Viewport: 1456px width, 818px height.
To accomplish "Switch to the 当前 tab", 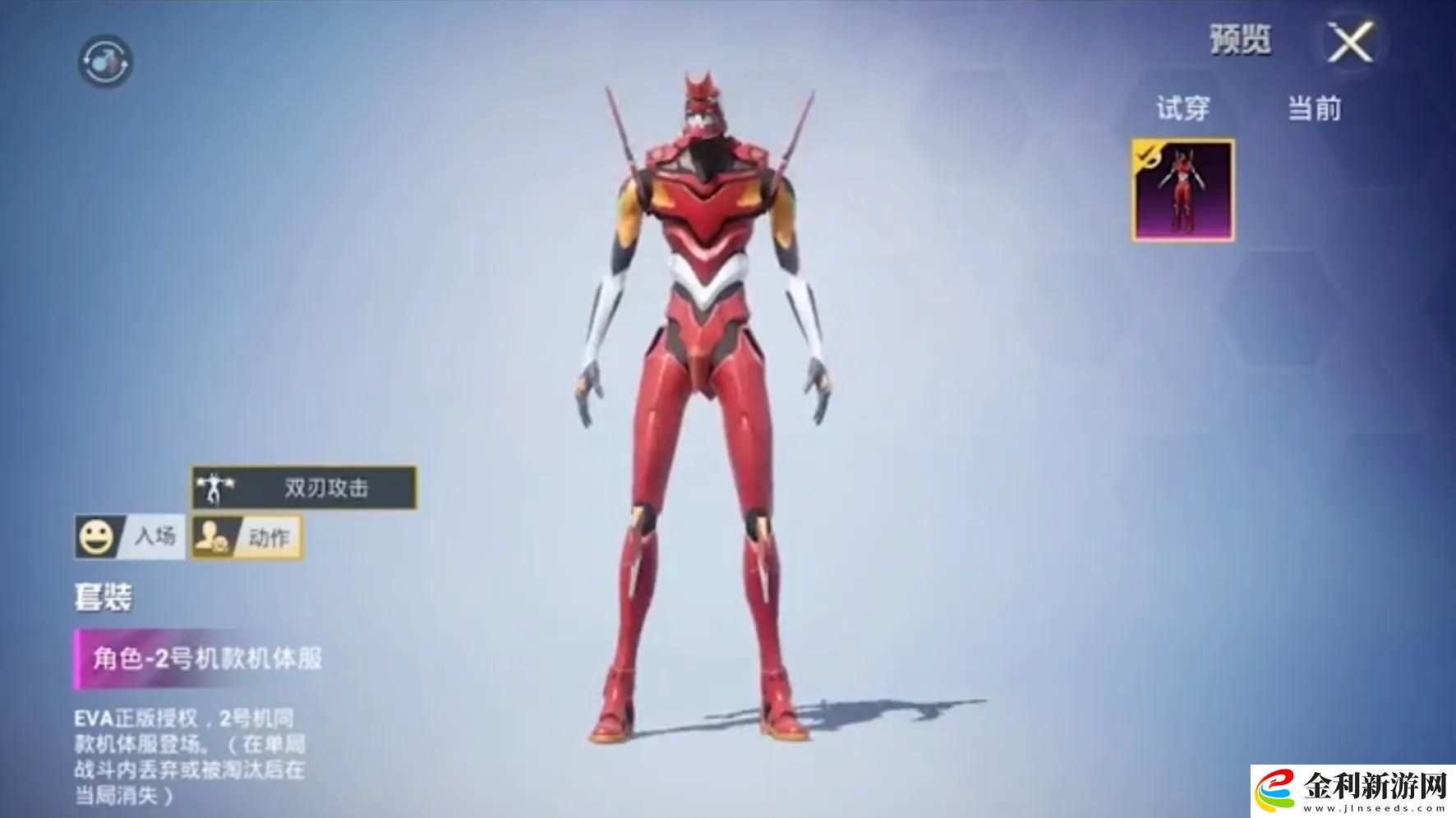I will click(x=1314, y=108).
